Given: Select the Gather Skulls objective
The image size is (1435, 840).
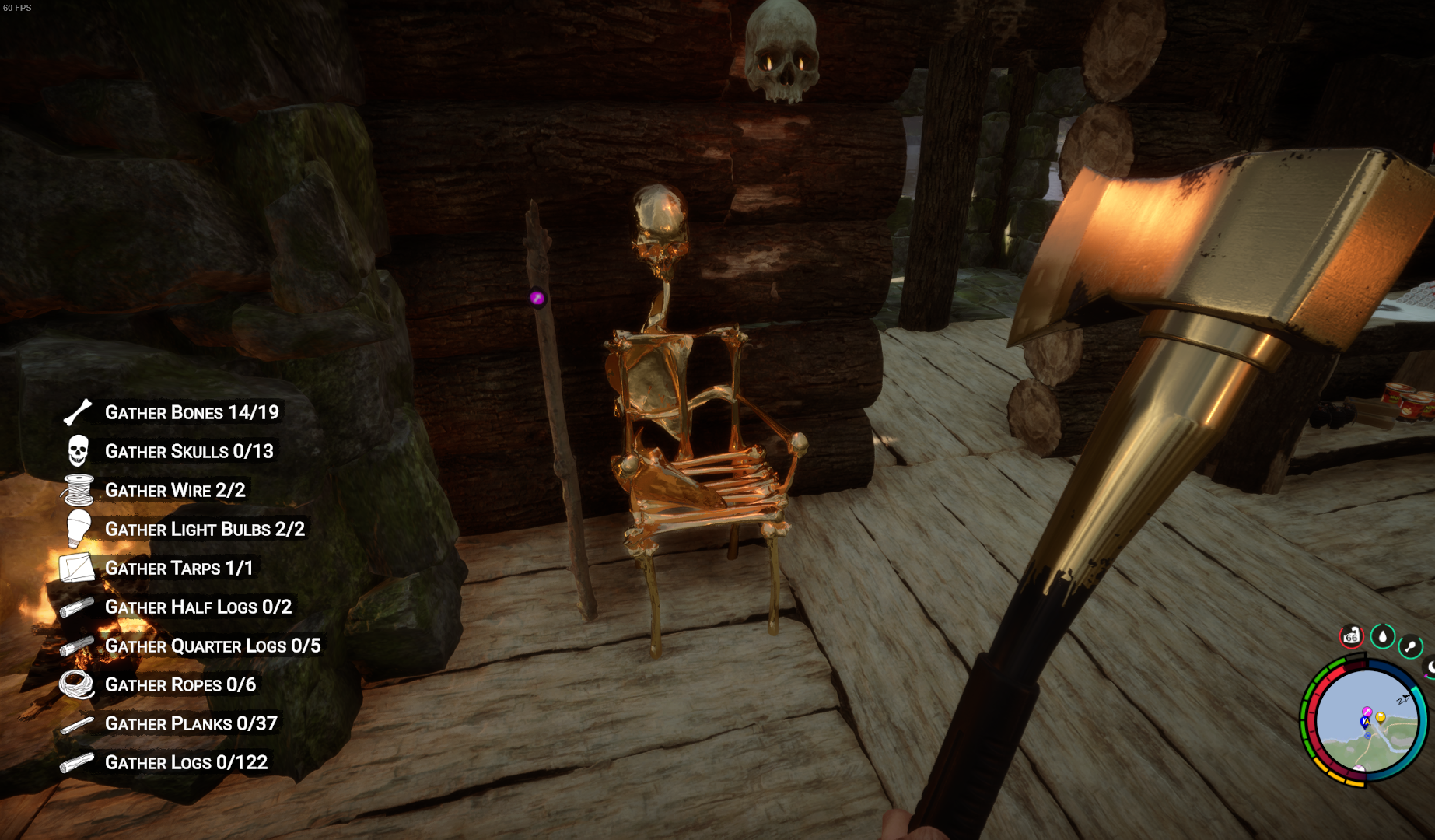Looking at the screenshot, I should point(189,451).
